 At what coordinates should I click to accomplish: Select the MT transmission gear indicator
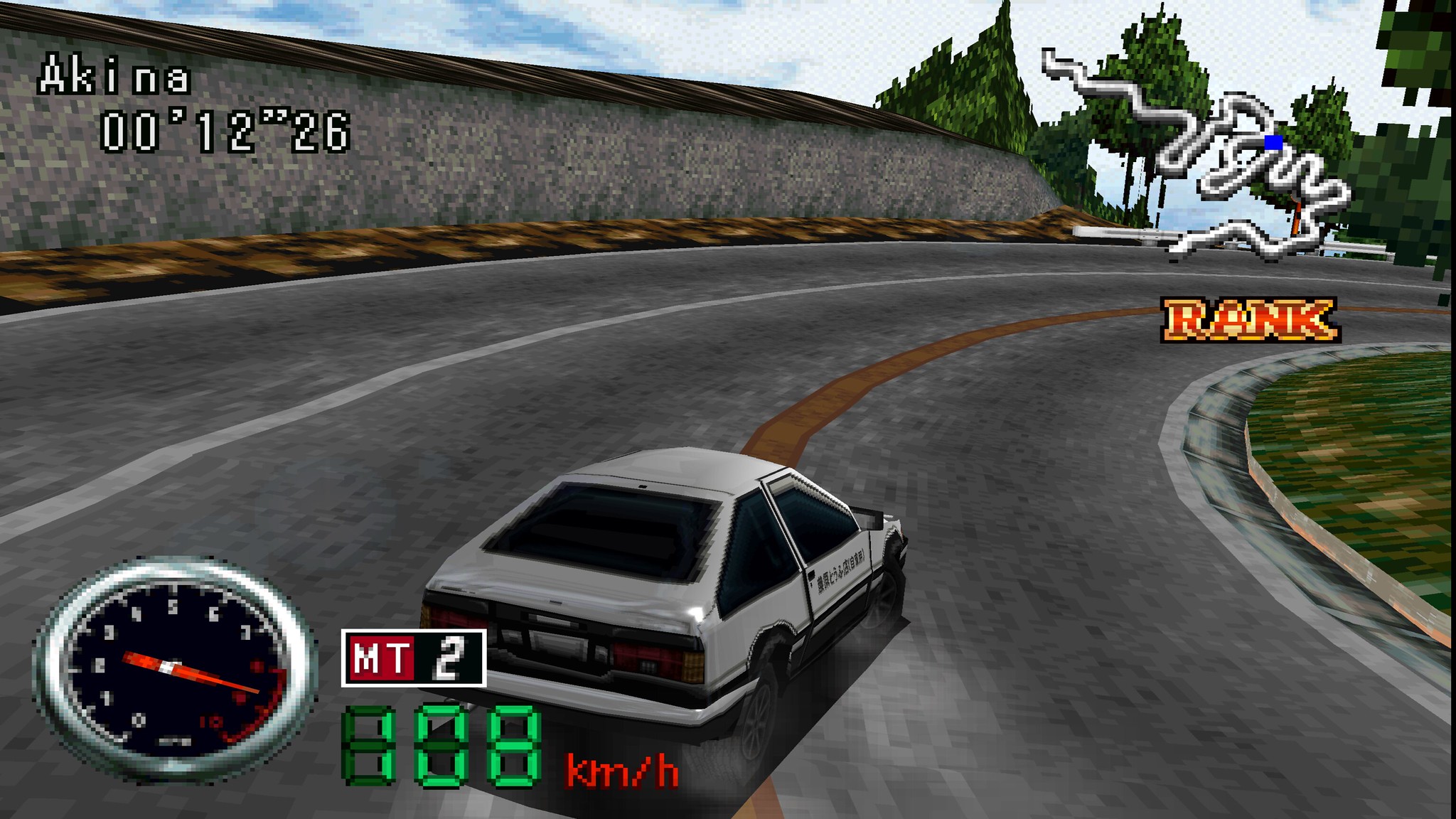[414, 658]
